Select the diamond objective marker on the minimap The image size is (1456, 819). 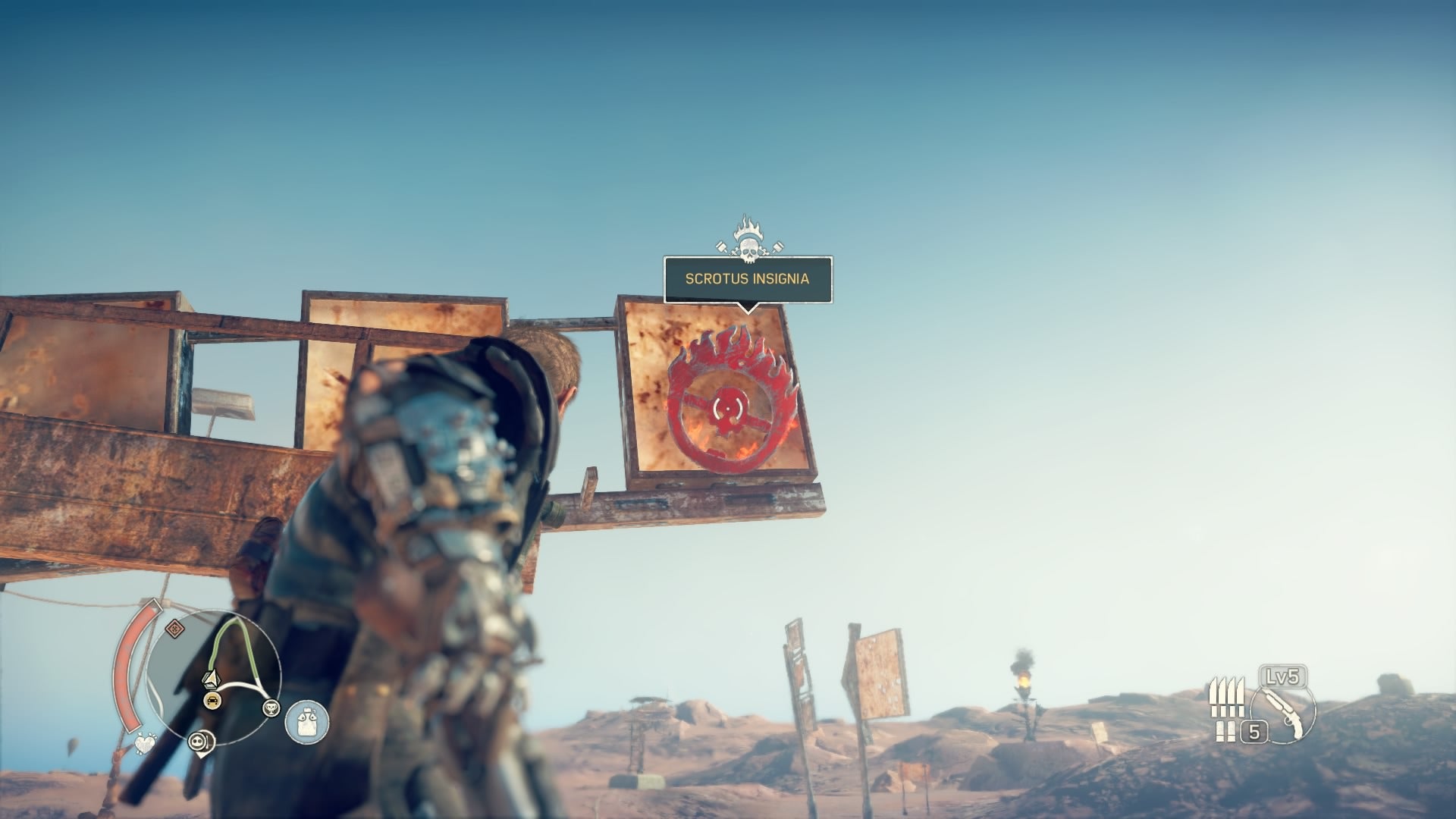pos(174,628)
